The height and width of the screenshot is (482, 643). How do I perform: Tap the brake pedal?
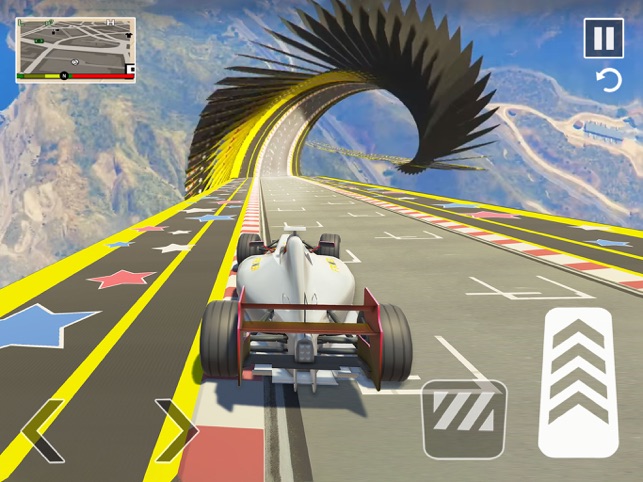(x=463, y=418)
